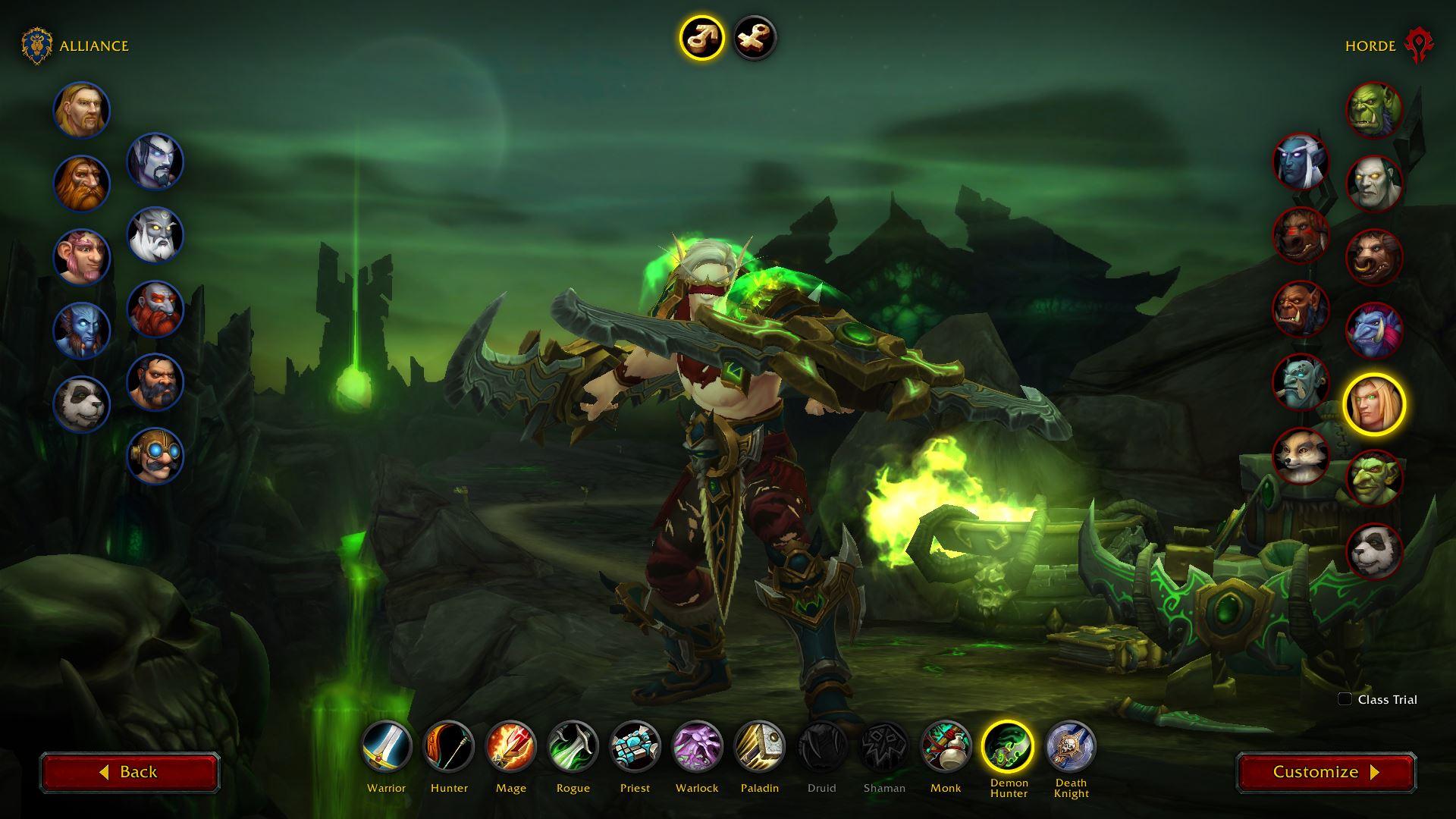Pick the Gnome portrait with goggles
The width and height of the screenshot is (1456, 819).
click(x=155, y=455)
